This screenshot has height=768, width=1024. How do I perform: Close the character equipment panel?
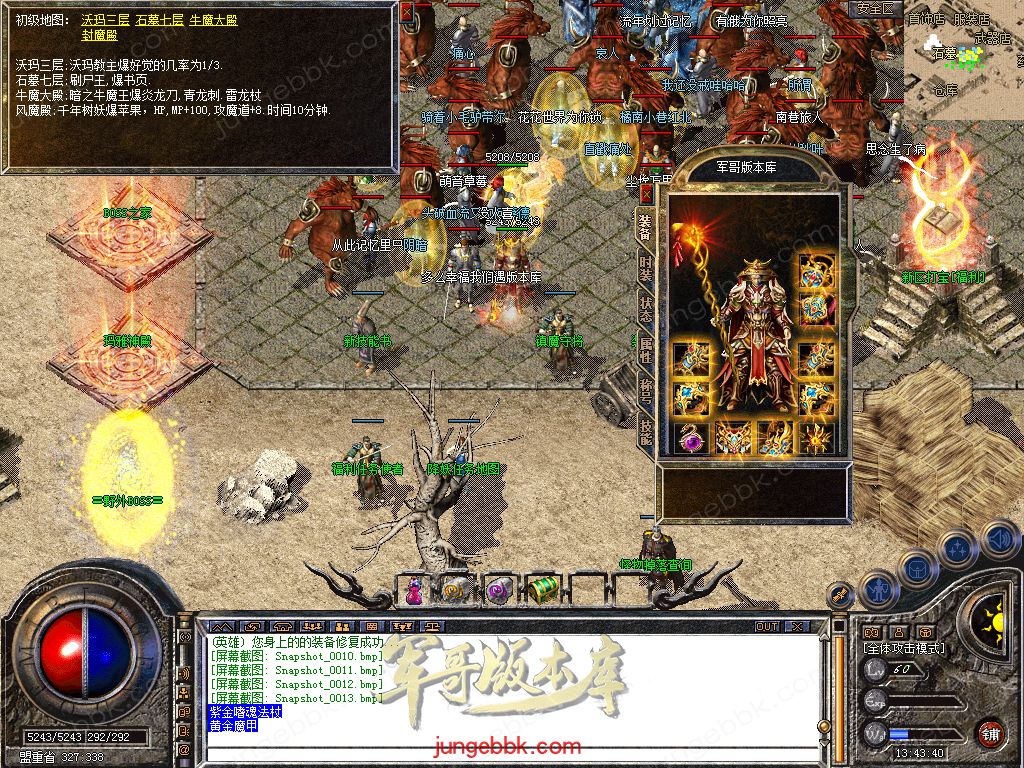pyautogui.click(x=647, y=193)
